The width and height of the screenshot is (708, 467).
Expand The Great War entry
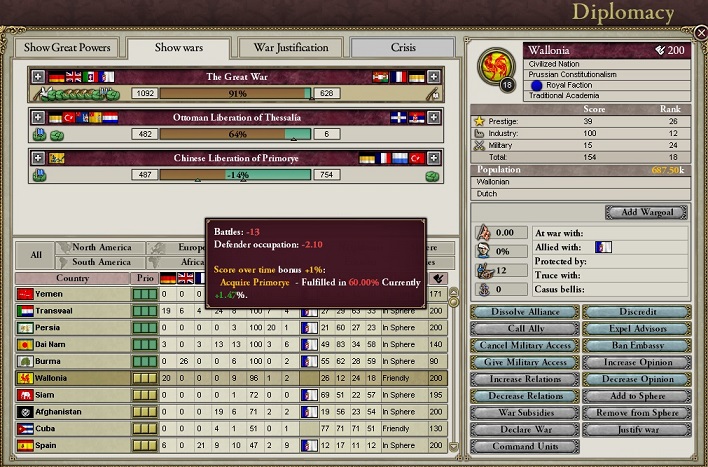(x=38, y=76)
